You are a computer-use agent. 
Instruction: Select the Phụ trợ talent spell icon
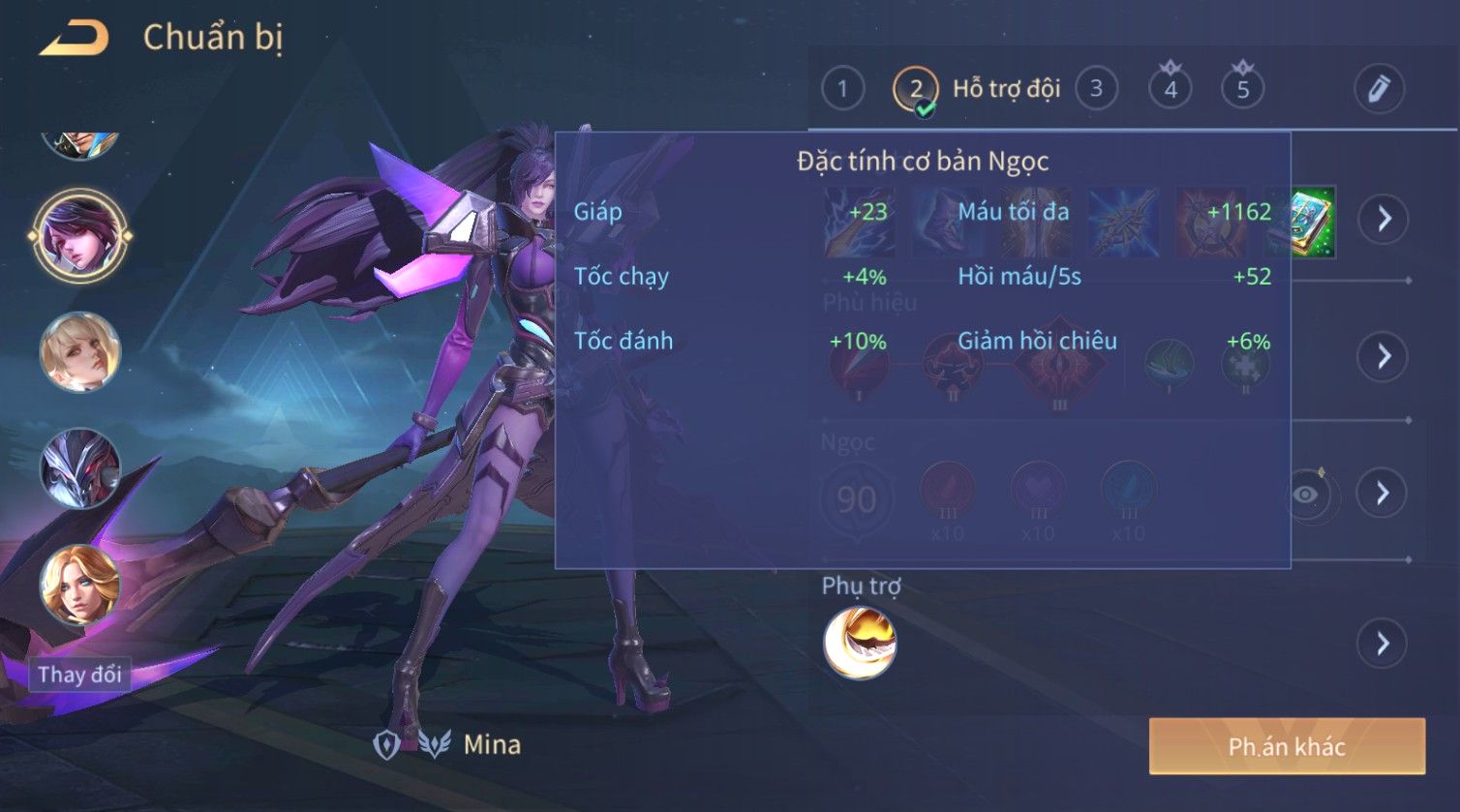pos(860,643)
